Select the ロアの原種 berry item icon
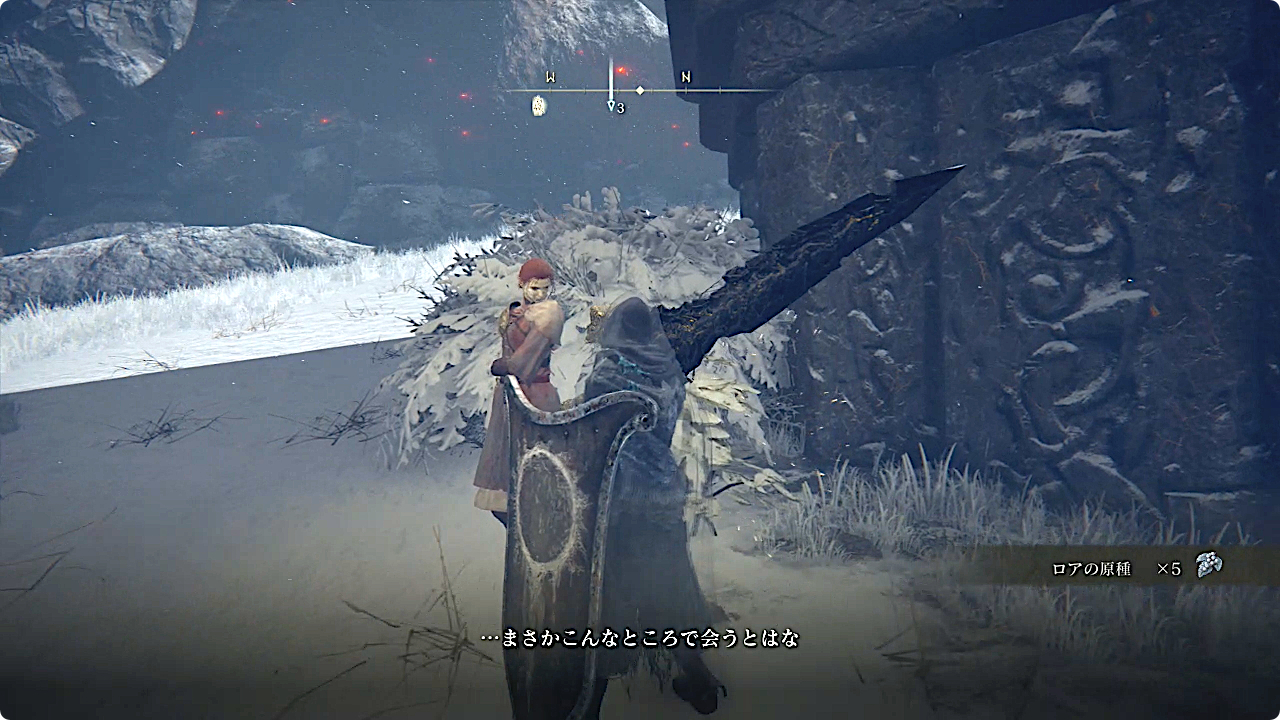This screenshot has height=720, width=1280. coord(1208,566)
